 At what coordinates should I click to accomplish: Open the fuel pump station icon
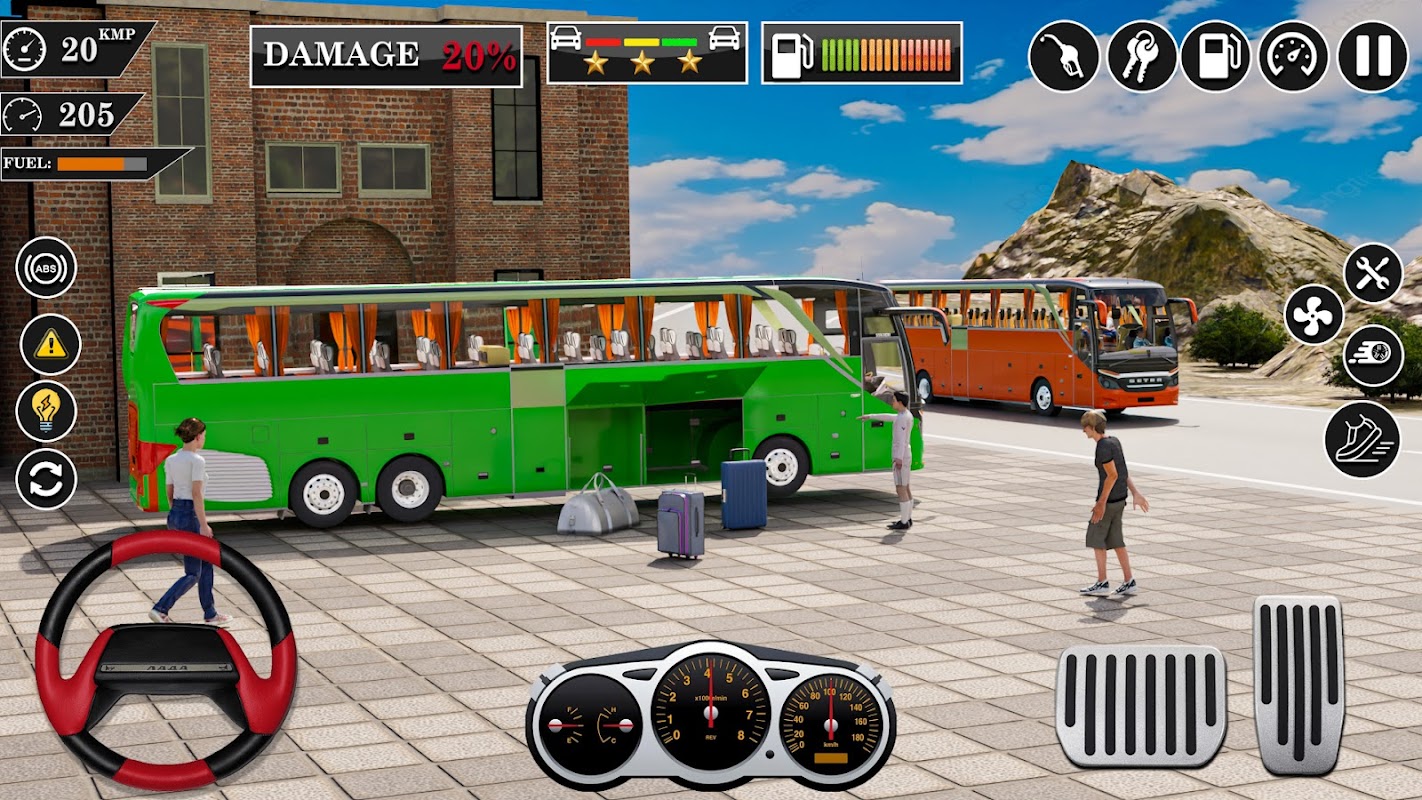pyautogui.click(x=1215, y=56)
